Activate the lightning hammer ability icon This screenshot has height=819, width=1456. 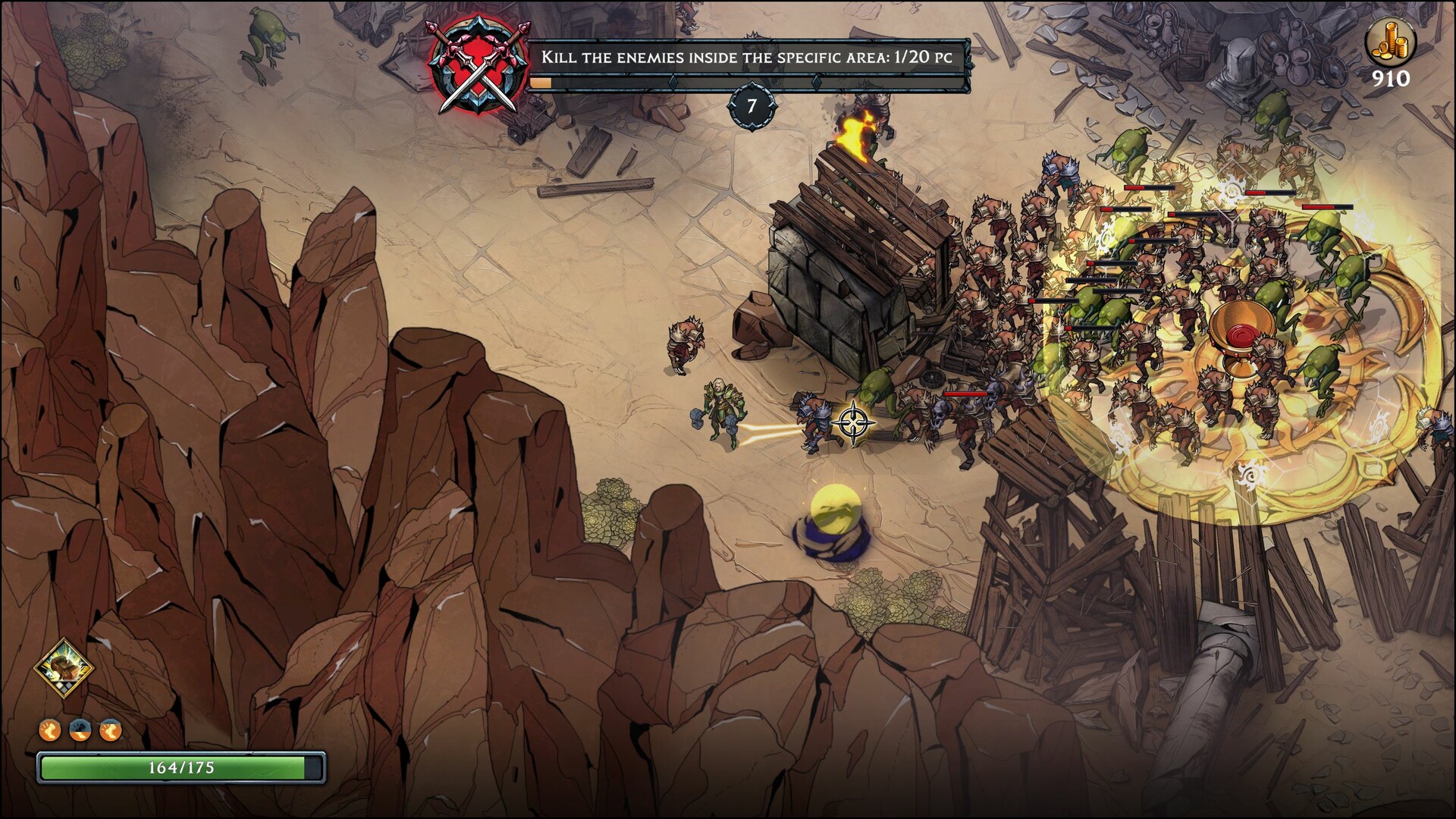(64, 668)
